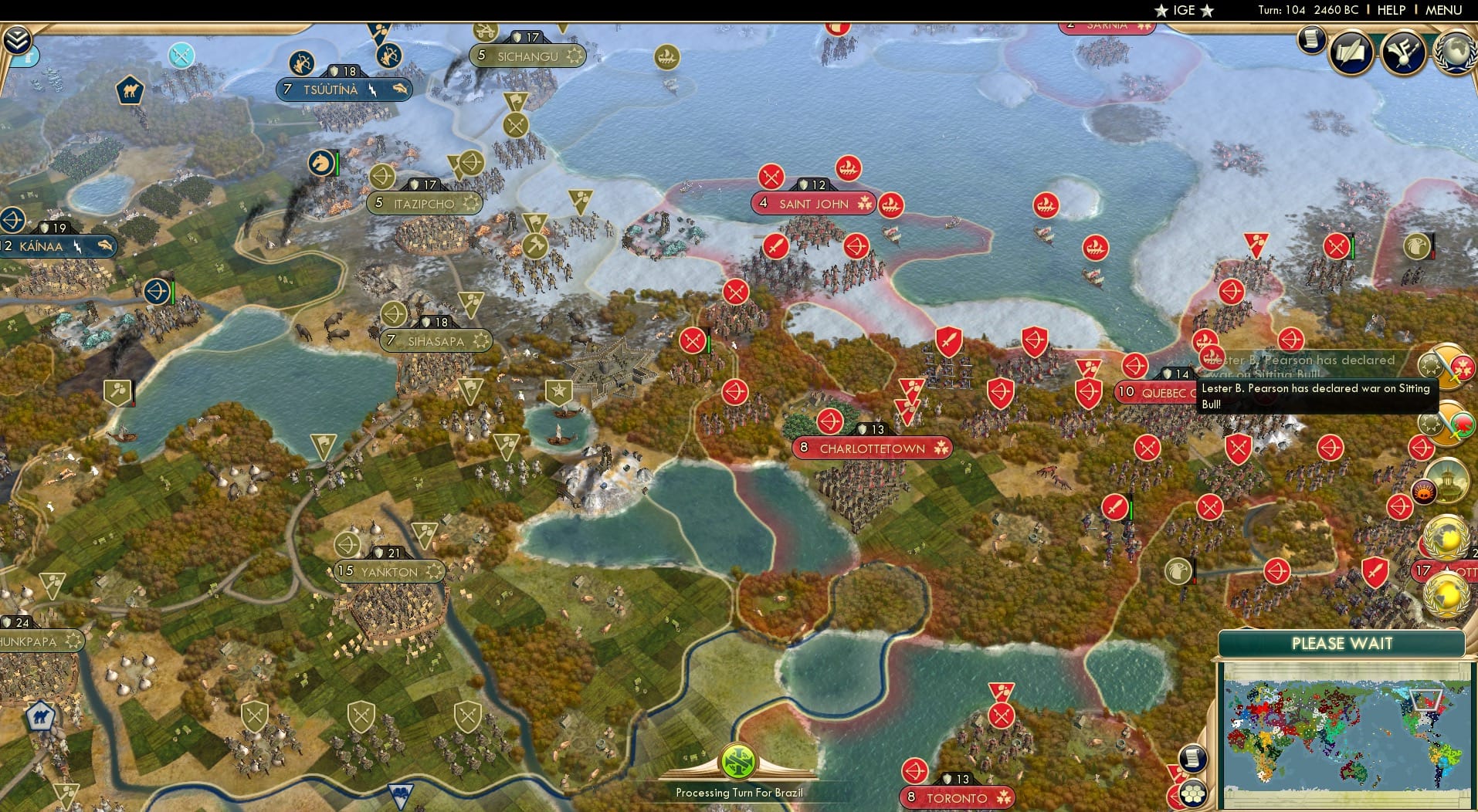Open the notification log scroll icon
The width and height of the screenshot is (1478, 812).
1310,39
